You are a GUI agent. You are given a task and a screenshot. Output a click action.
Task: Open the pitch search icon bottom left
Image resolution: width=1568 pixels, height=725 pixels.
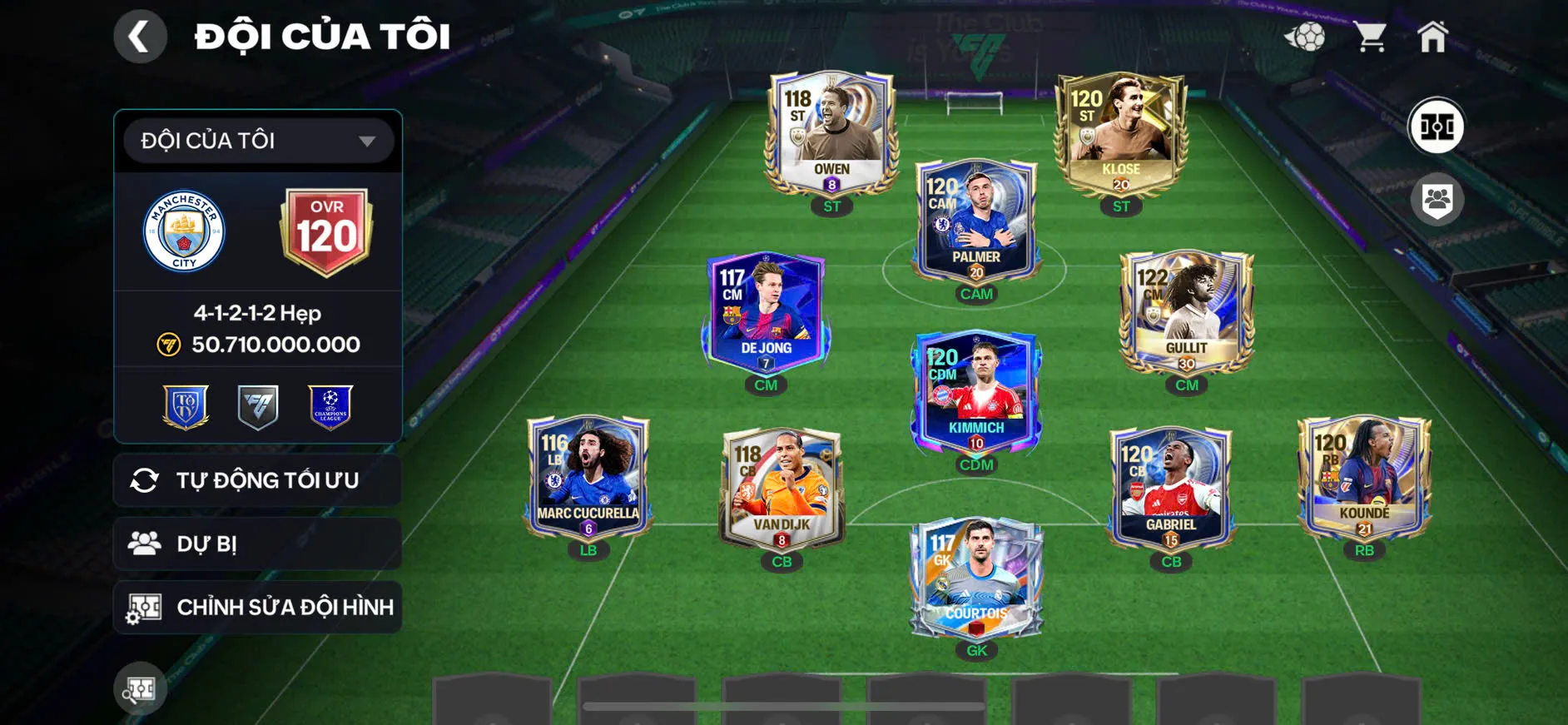140,689
